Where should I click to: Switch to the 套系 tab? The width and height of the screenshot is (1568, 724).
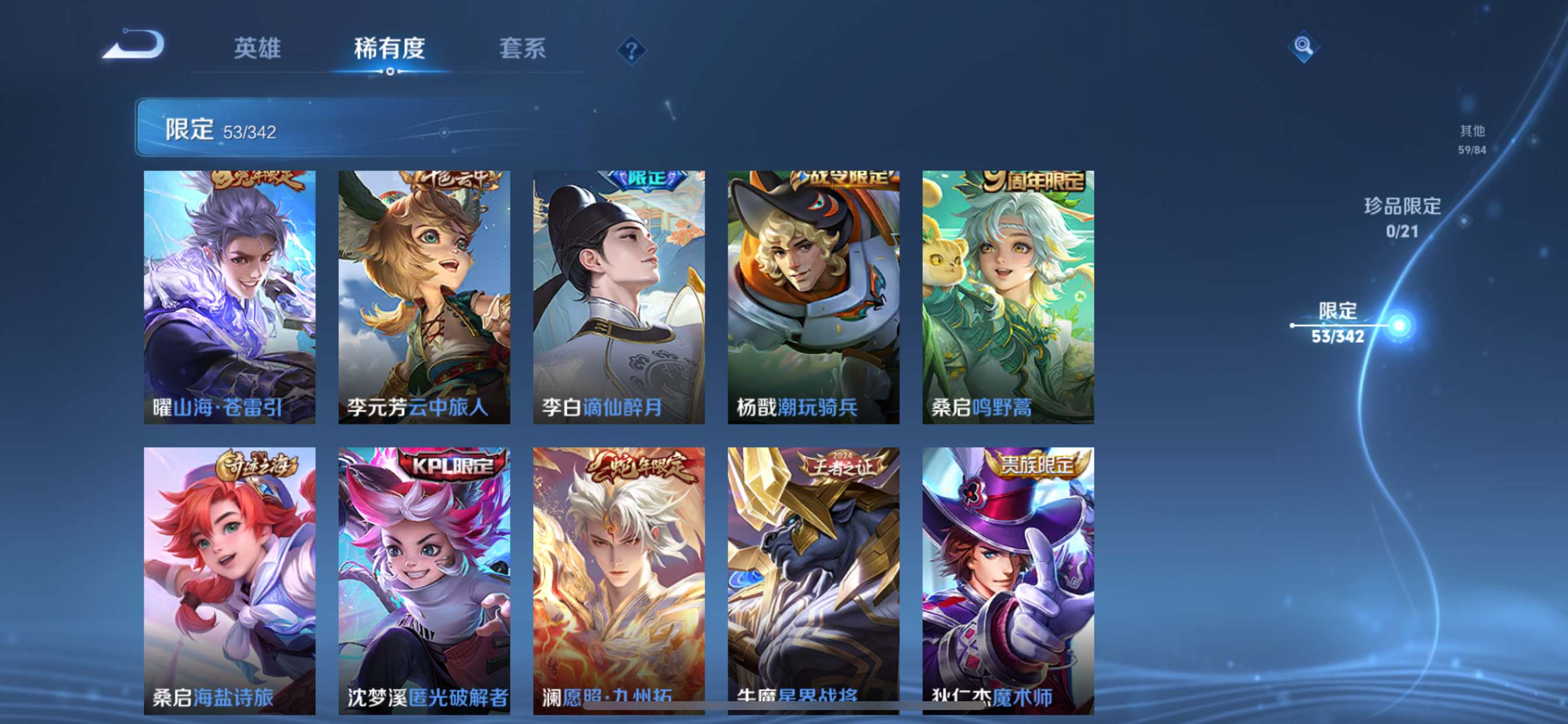click(x=522, y=48)
